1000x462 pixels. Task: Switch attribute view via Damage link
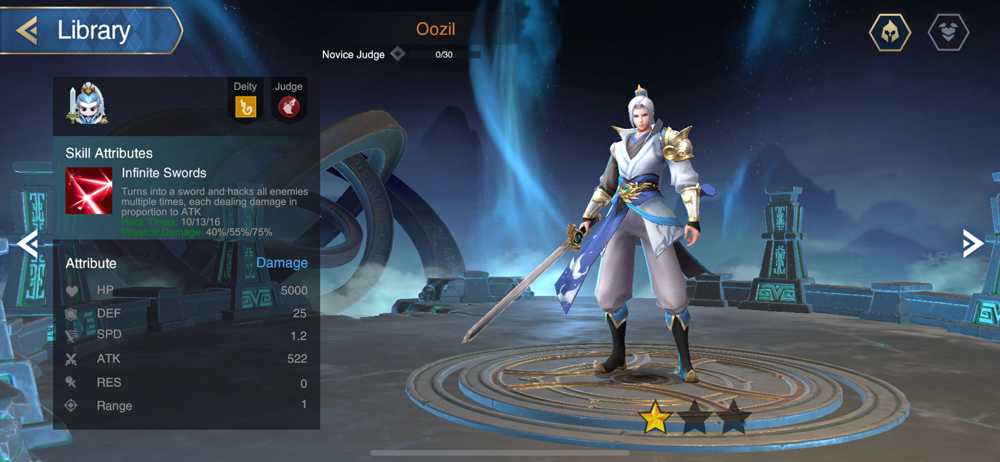pos(281,263)
